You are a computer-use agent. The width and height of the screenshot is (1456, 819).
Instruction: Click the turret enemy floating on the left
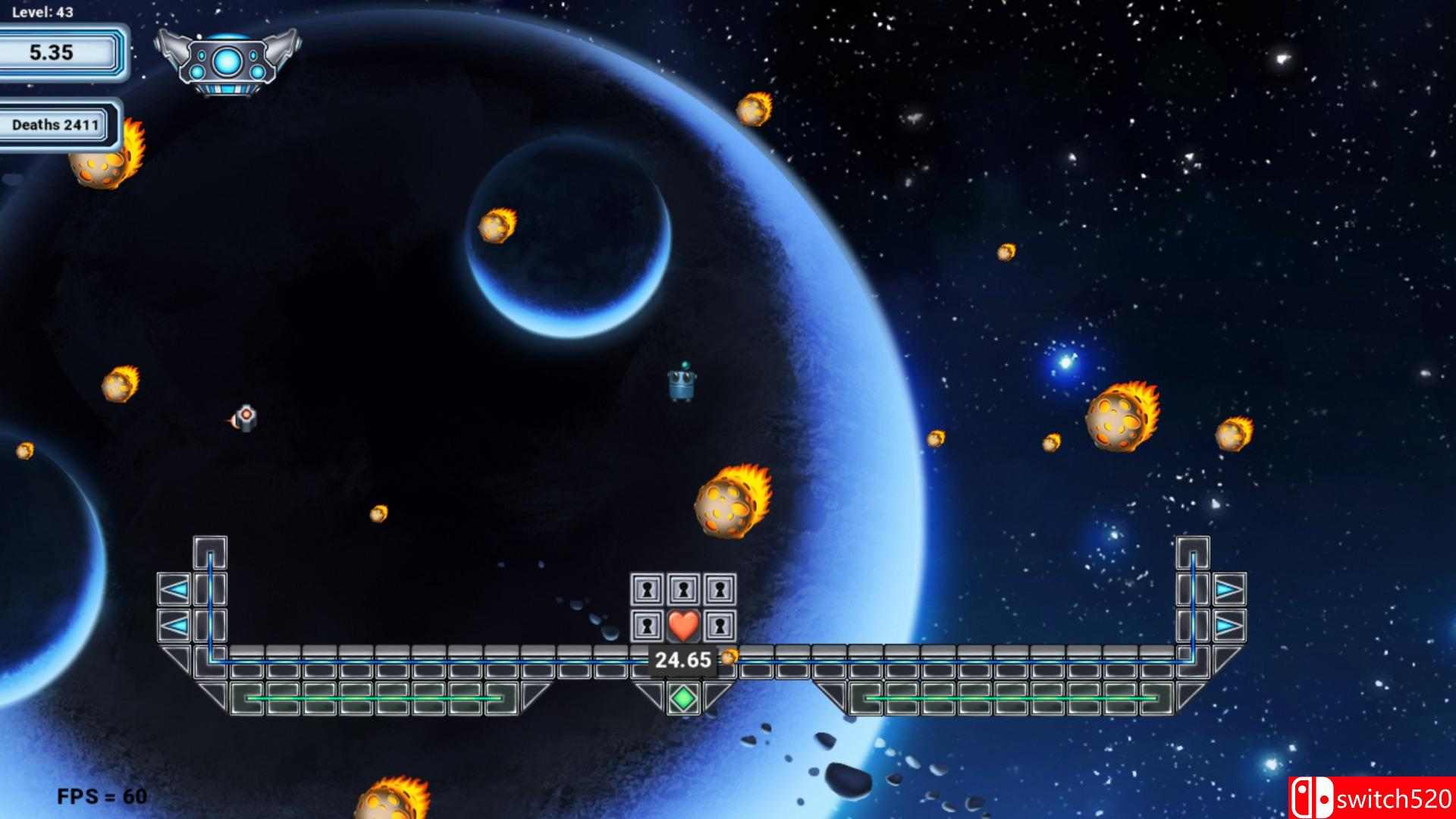coord(243,417)
